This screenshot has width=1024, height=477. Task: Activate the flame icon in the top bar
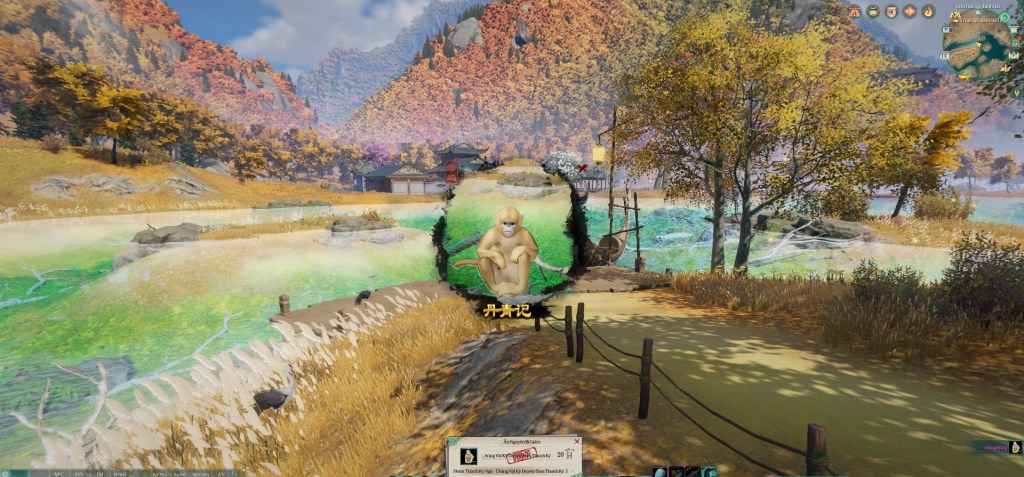click(x=928, y=11)
